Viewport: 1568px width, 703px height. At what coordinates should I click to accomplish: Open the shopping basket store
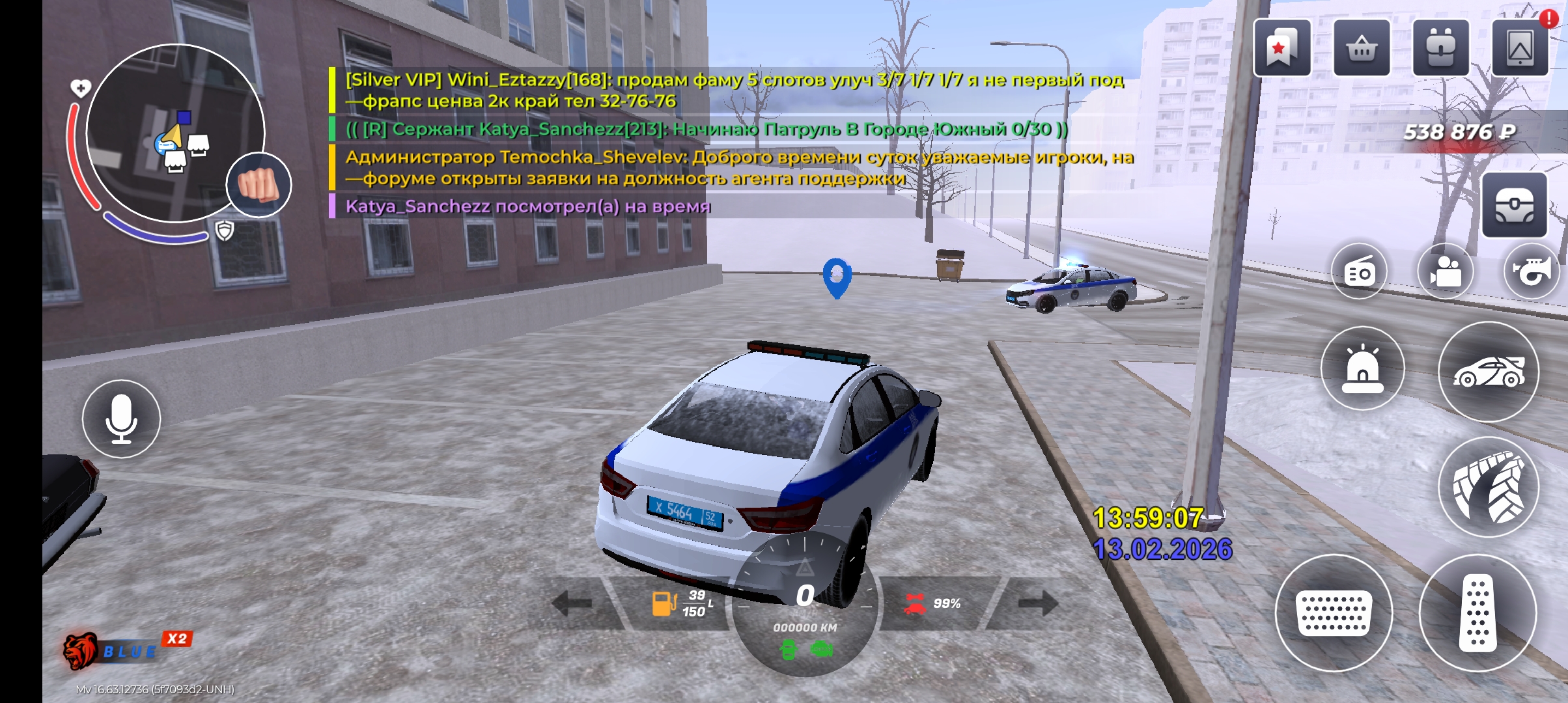pyautogui.click(x=1362, y=48)
